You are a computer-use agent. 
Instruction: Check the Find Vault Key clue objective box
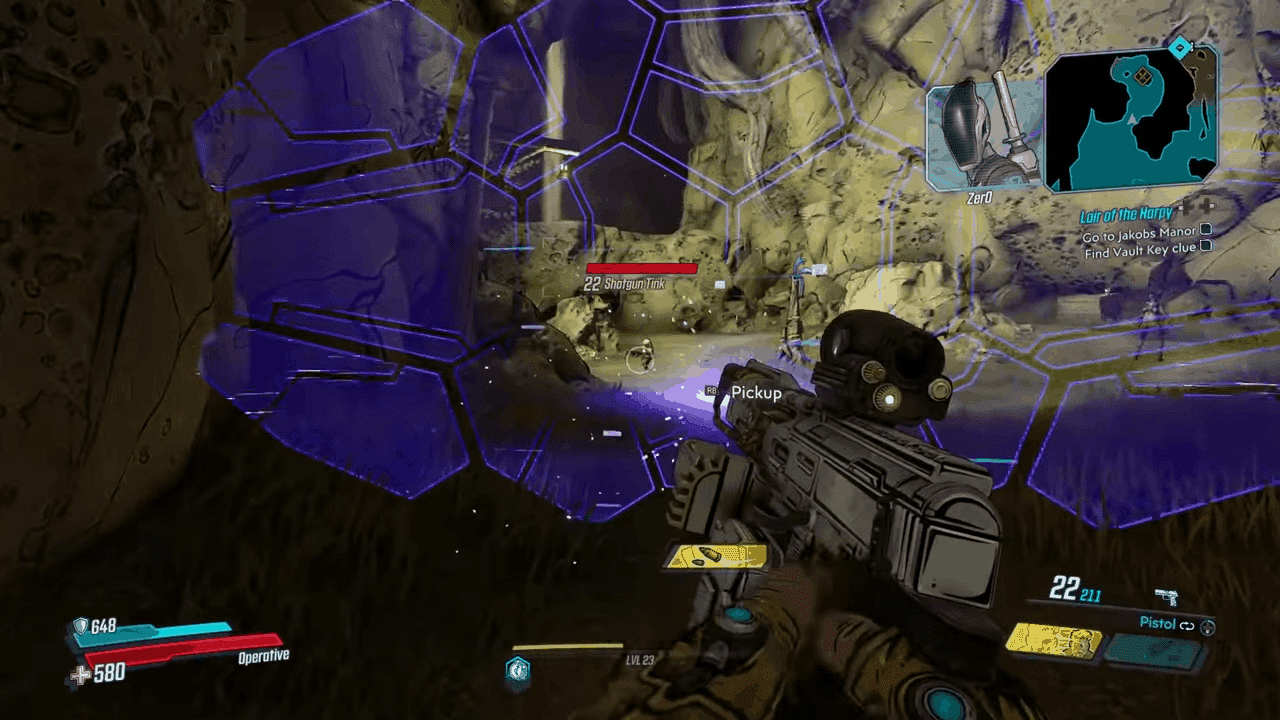click(x=1207, y=246)
